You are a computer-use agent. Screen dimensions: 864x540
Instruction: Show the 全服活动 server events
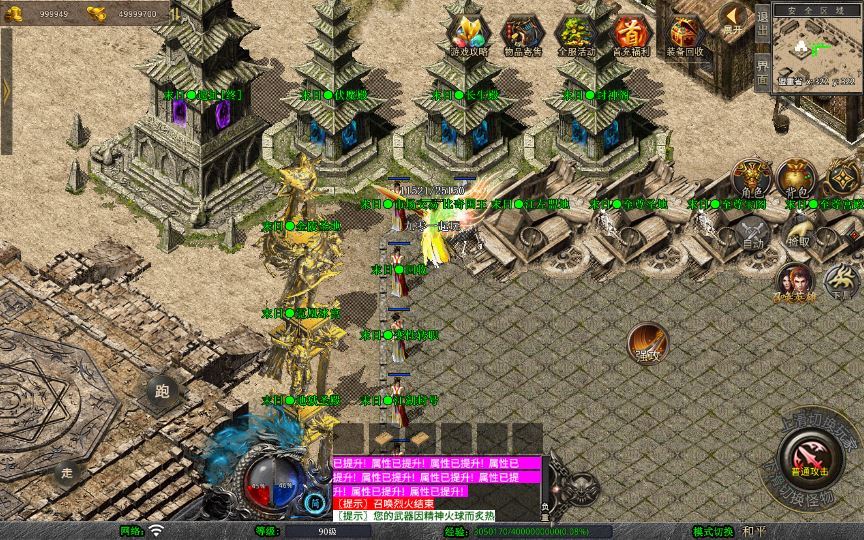(x=577, y=34)
